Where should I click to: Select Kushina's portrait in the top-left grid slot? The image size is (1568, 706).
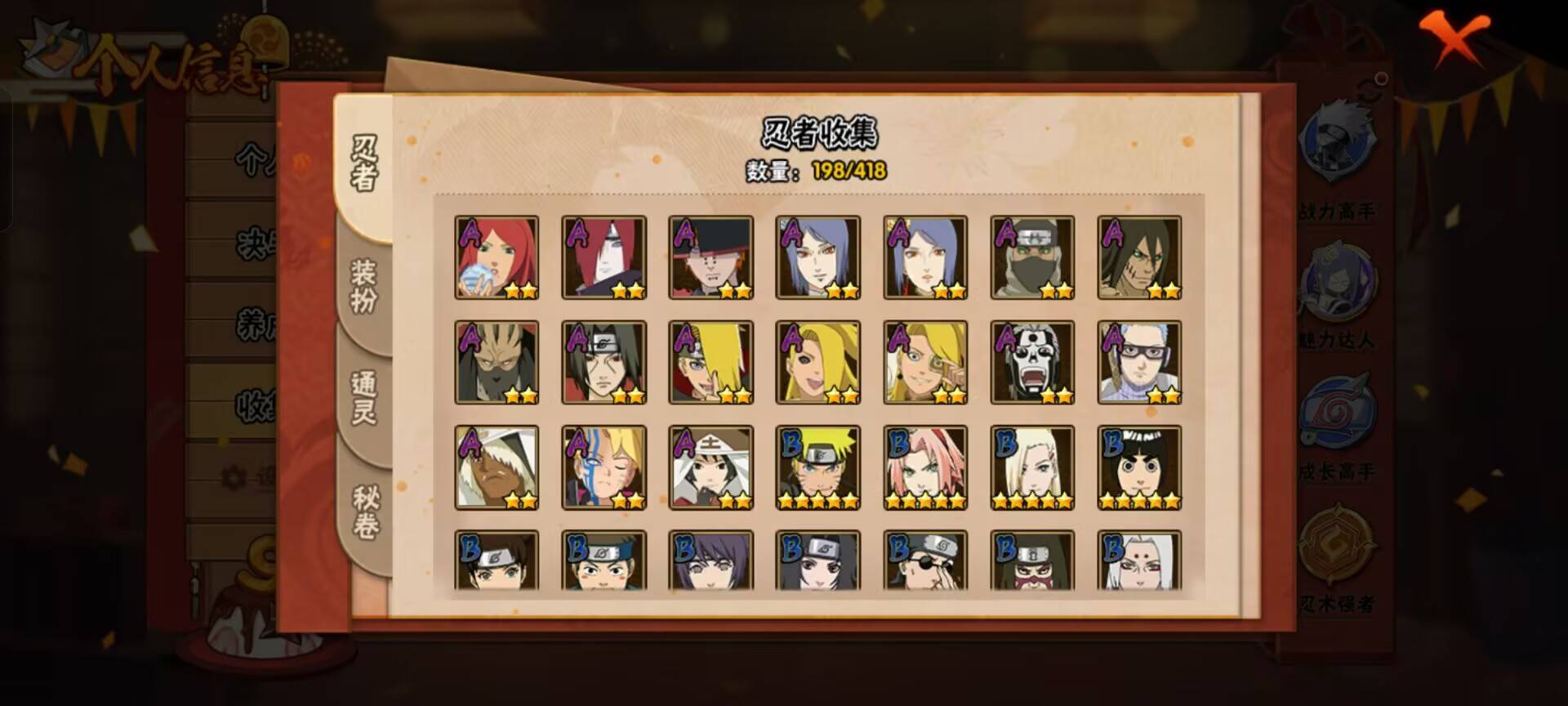point(496,258)
